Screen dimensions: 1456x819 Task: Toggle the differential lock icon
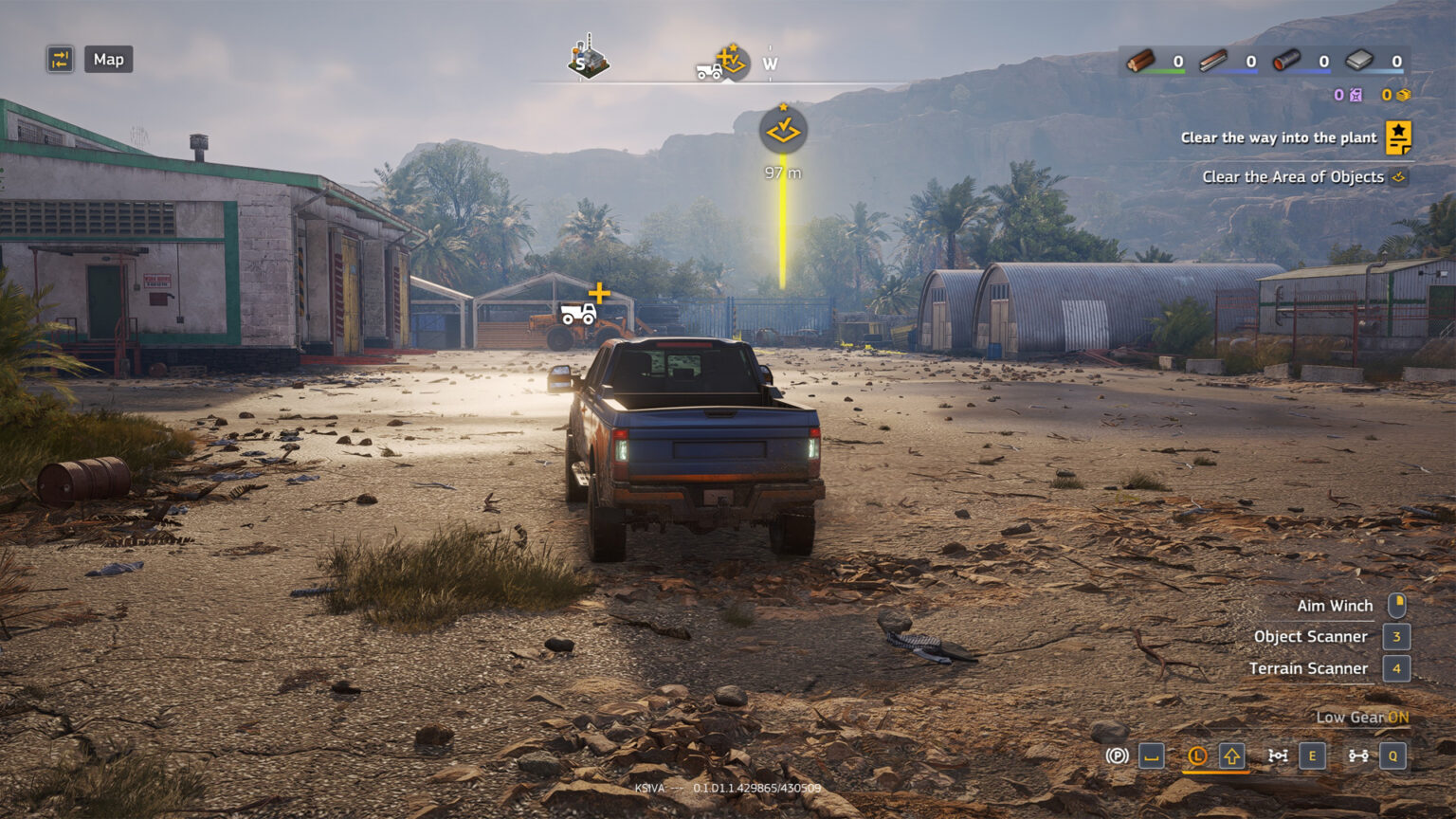[x=1278, y=755]
